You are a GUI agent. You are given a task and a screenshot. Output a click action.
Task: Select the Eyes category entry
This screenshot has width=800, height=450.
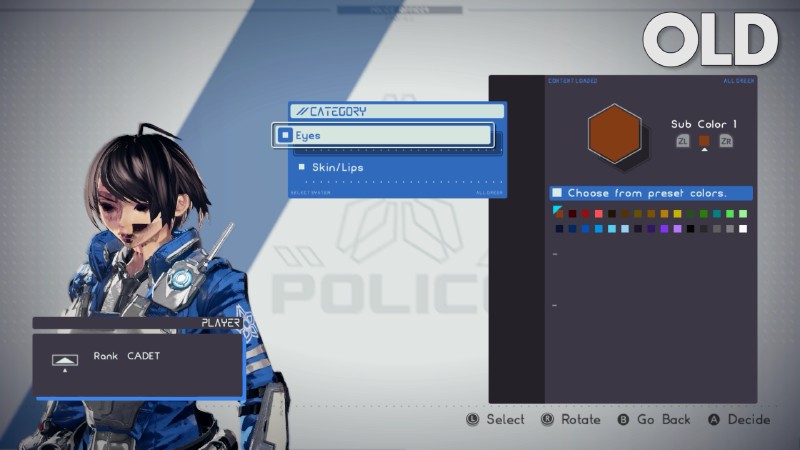(x=382, y=135)
